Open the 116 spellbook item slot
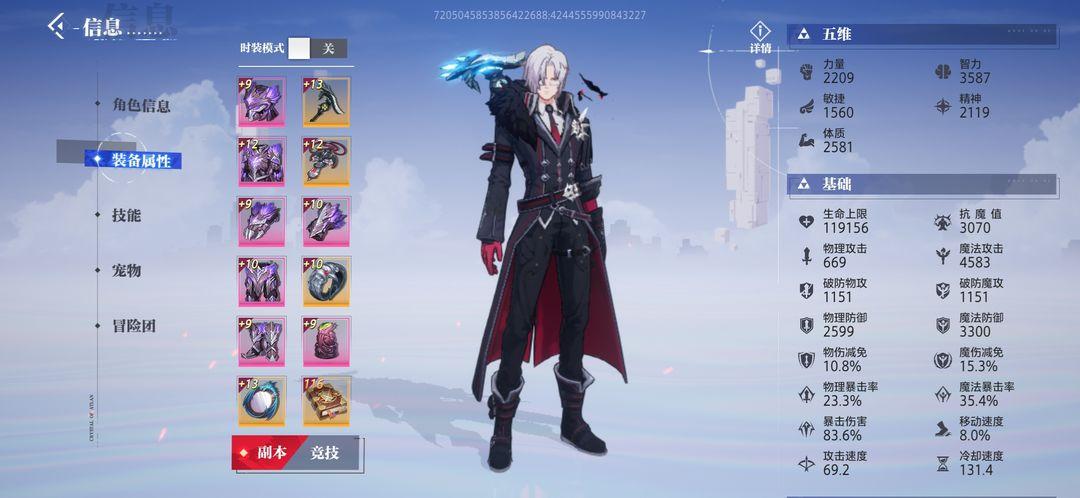 tap(326, 401)
